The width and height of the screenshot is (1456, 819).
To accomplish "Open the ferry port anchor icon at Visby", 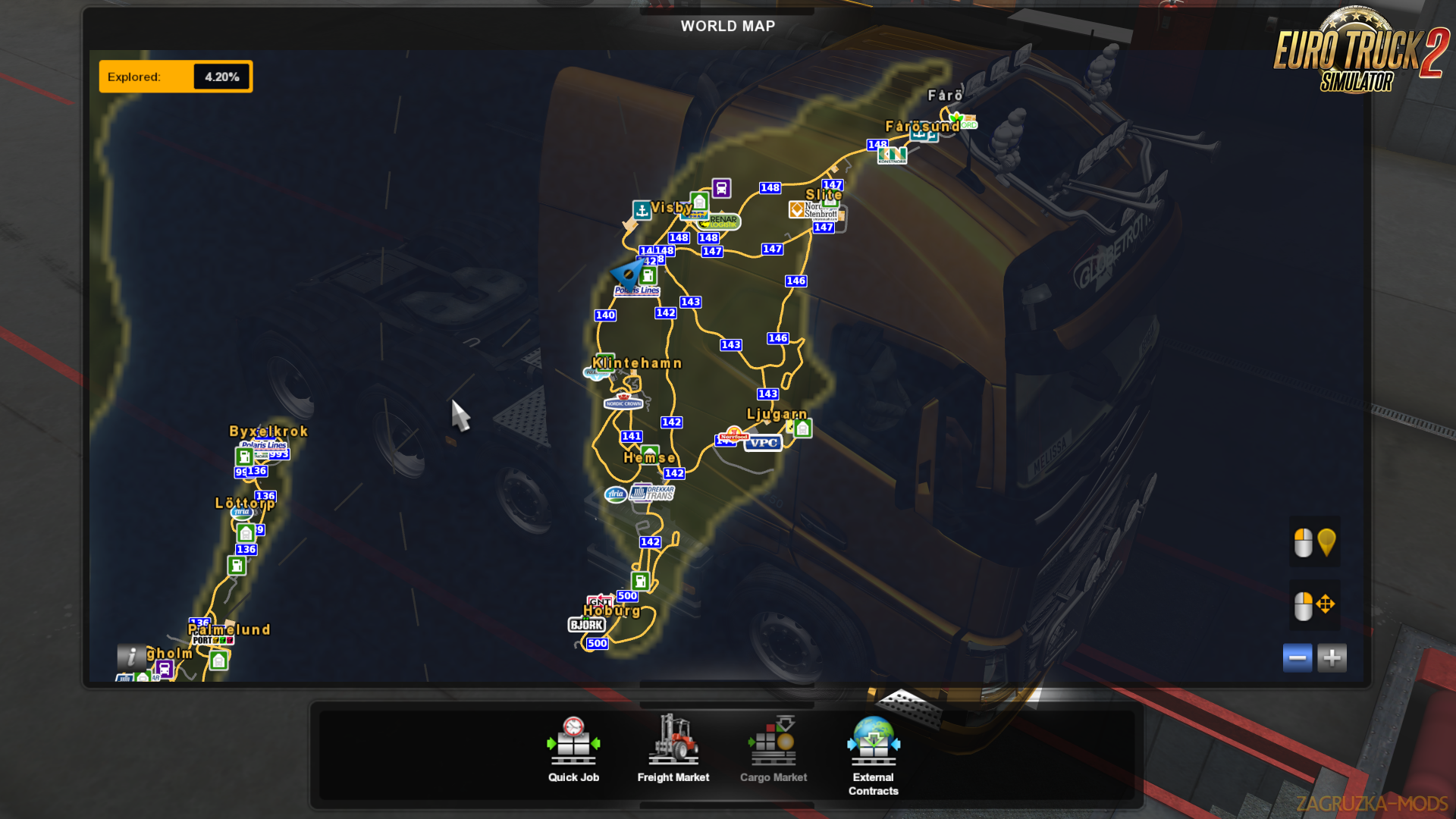I will point(643,209).
